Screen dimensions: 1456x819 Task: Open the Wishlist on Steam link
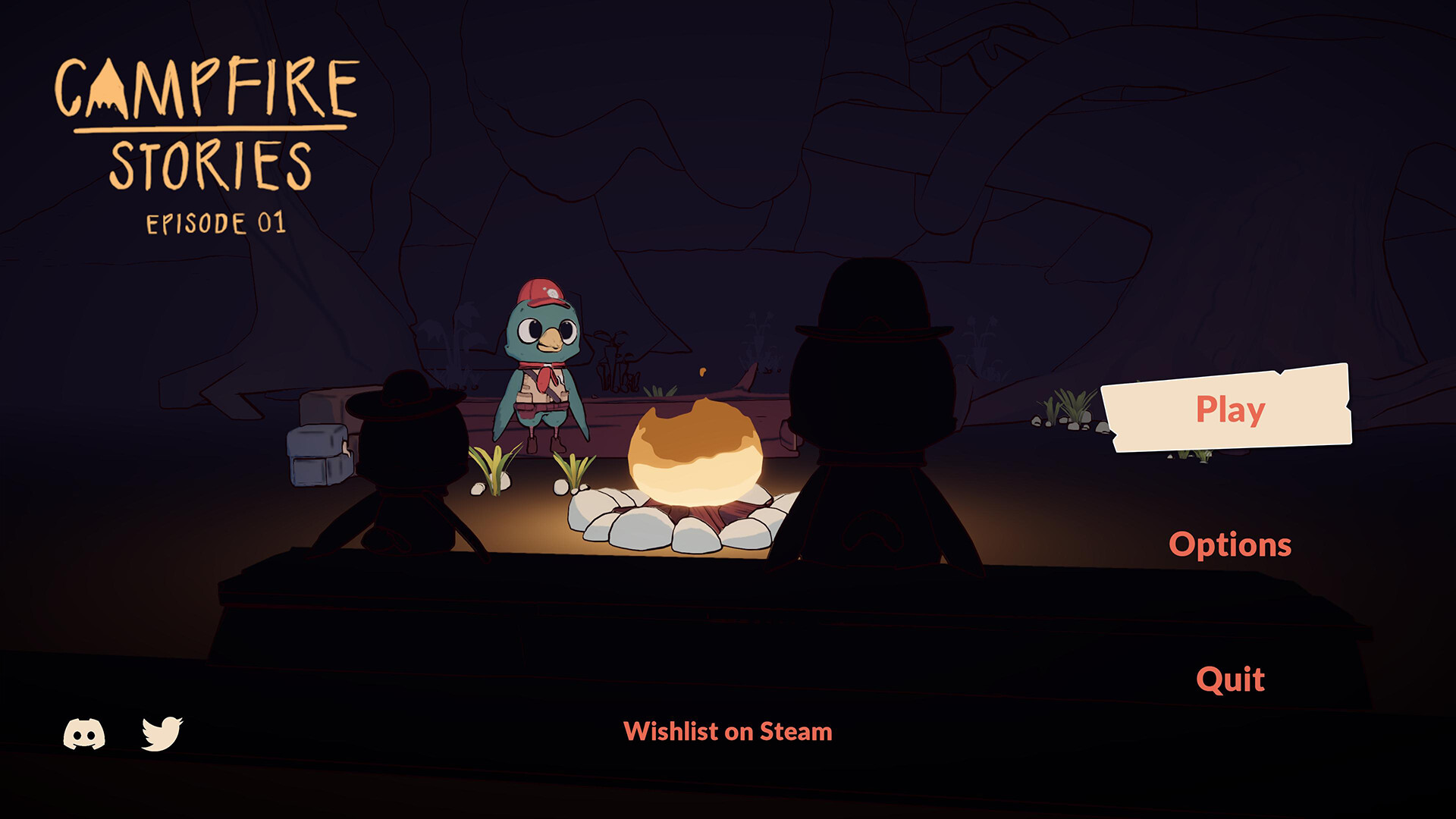click(727, 732)
